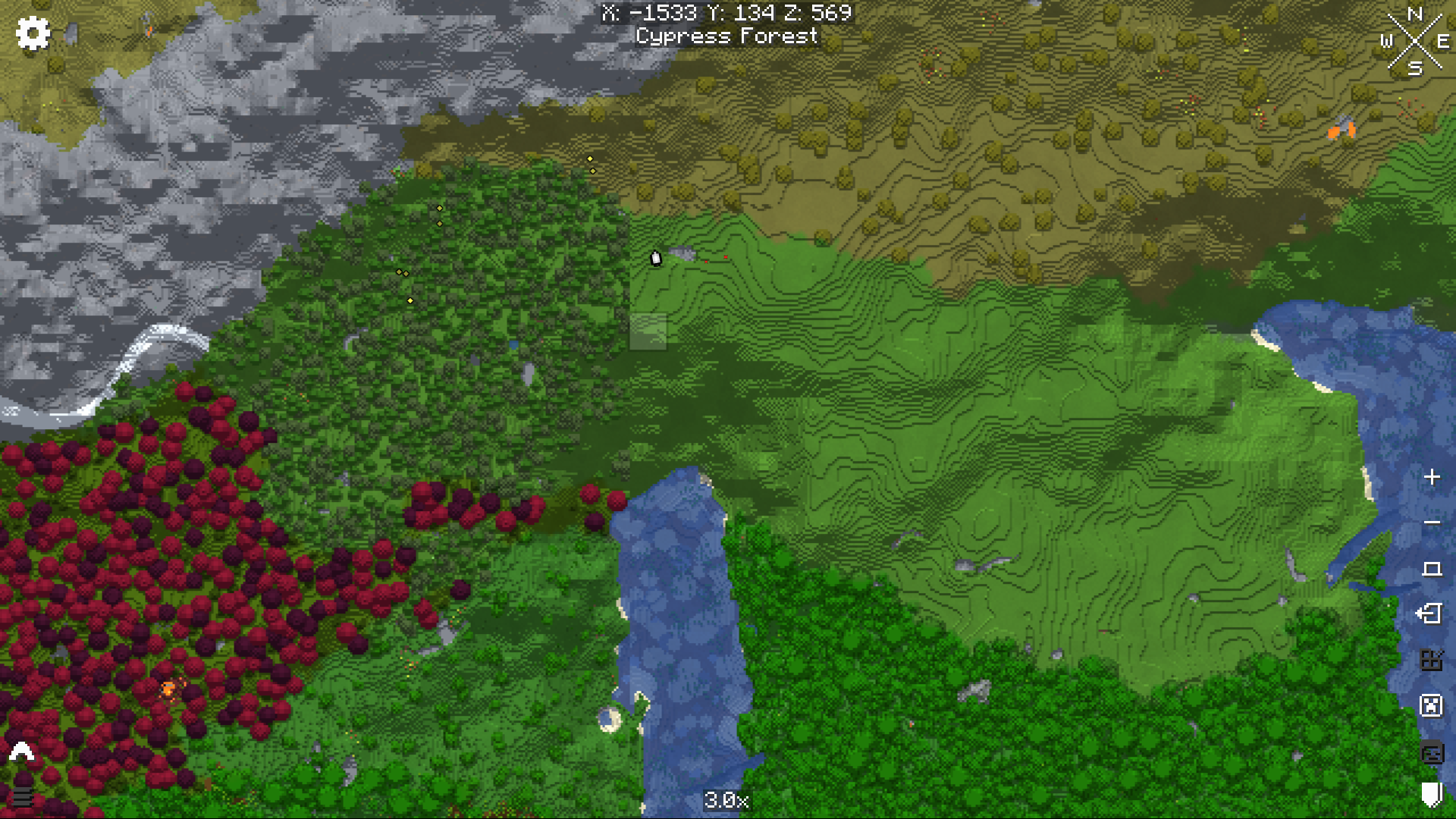Click the exit-map arrow icon
The width and height of the screenshot is (1456, 819).
click(1432, 614)
